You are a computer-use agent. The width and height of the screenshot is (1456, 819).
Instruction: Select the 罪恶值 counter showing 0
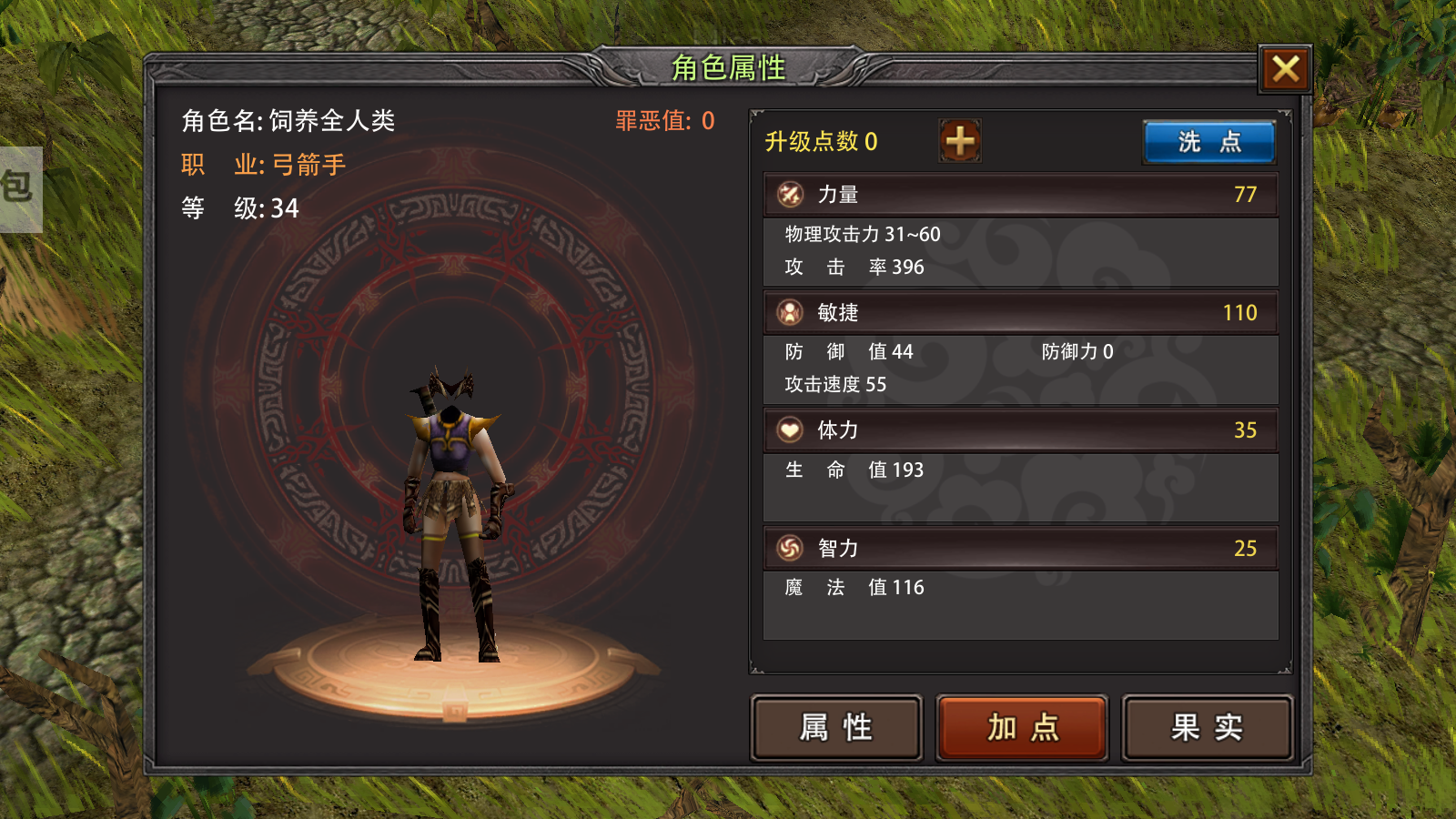click(662, 119)
